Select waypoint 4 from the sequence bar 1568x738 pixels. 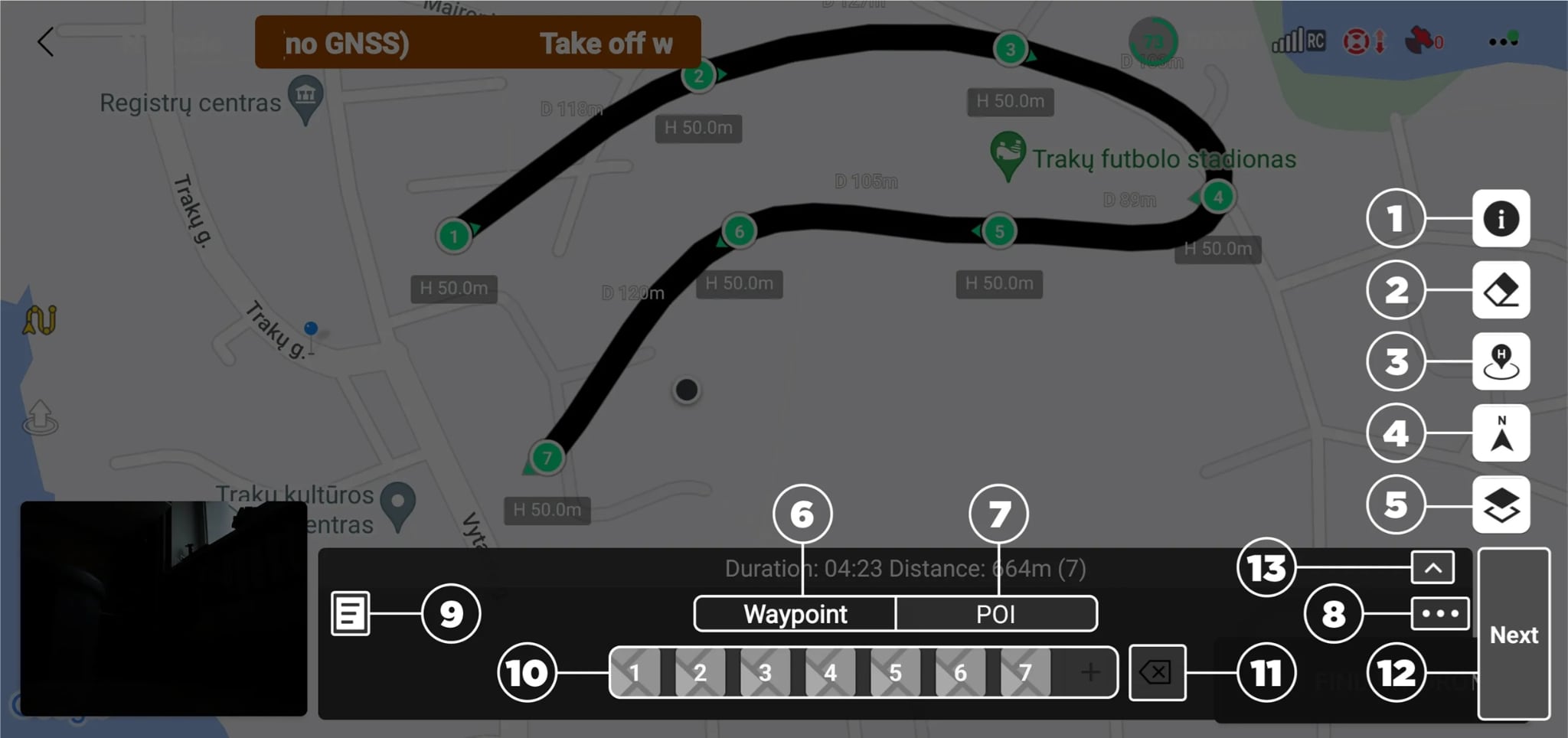point(830,673)
